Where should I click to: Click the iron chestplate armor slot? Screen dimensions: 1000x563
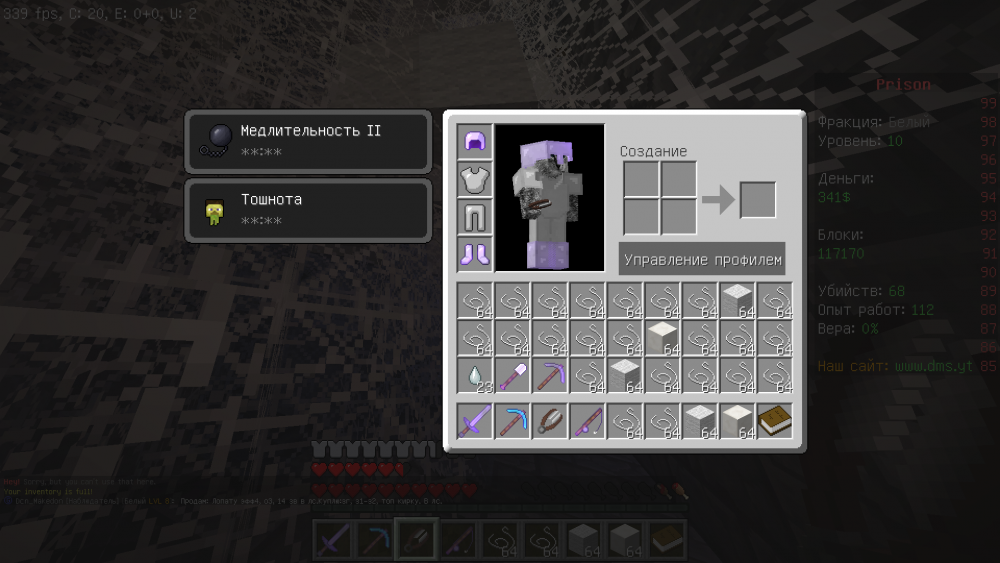pyautogui.click(x=475, y=180)
